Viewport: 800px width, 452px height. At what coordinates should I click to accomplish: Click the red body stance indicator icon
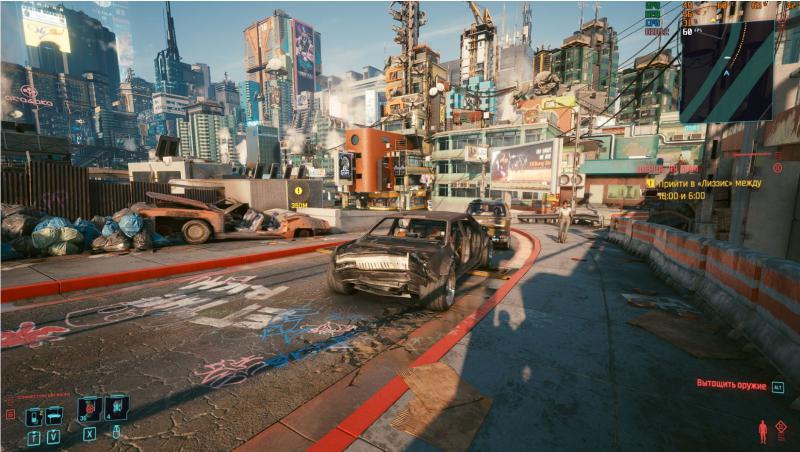click(763, 431)
